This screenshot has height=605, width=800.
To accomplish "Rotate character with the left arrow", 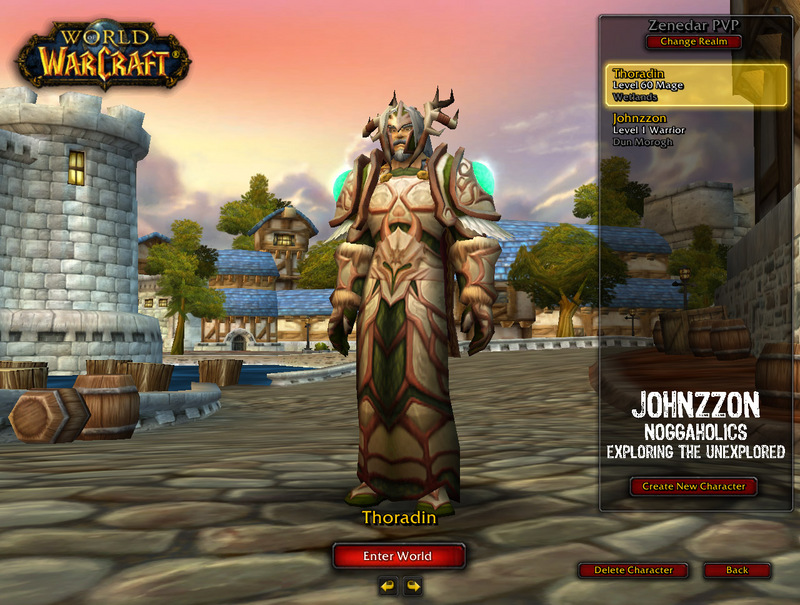I will (x=388, y=586).
